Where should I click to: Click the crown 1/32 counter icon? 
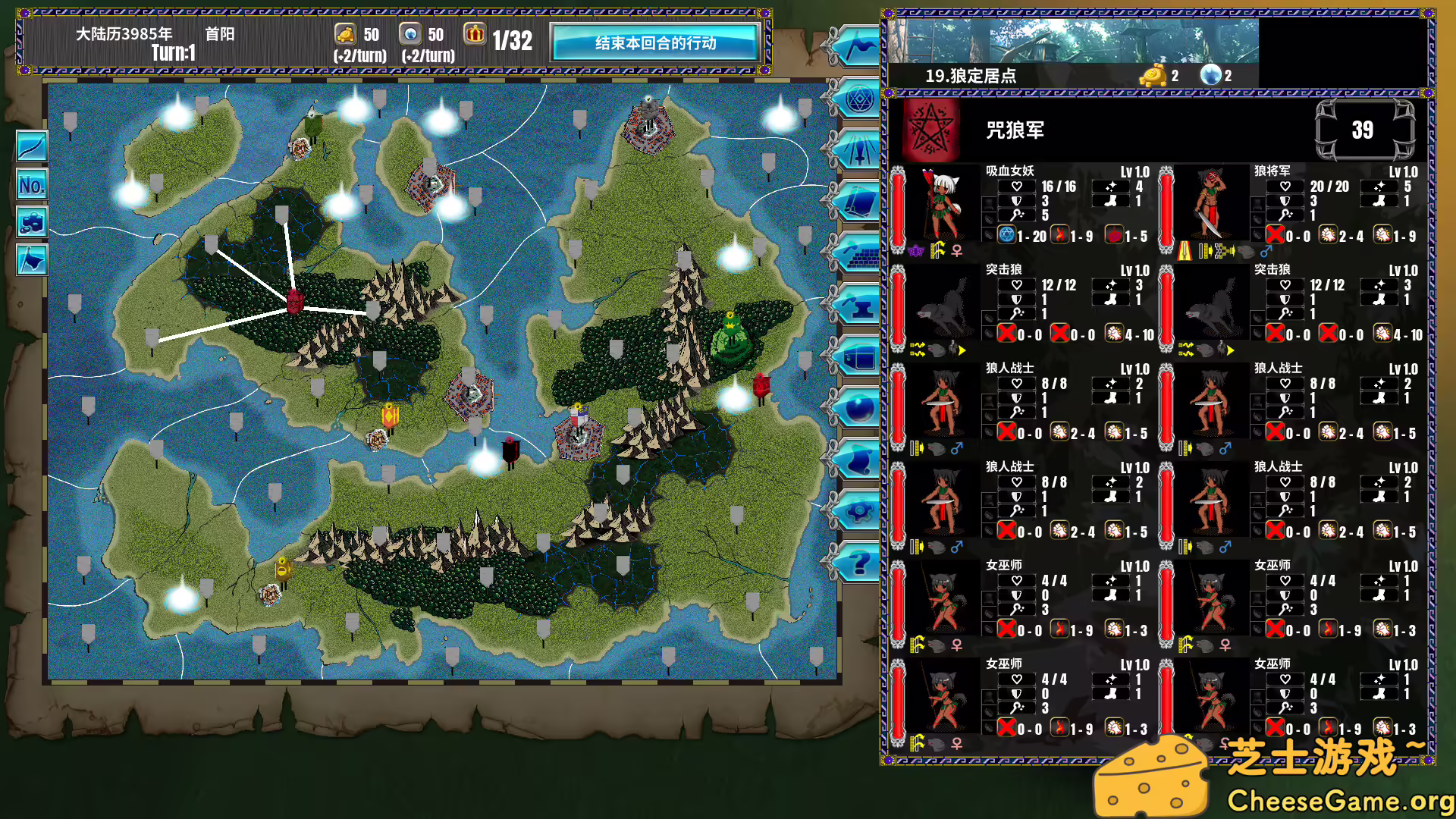[475, 35]
